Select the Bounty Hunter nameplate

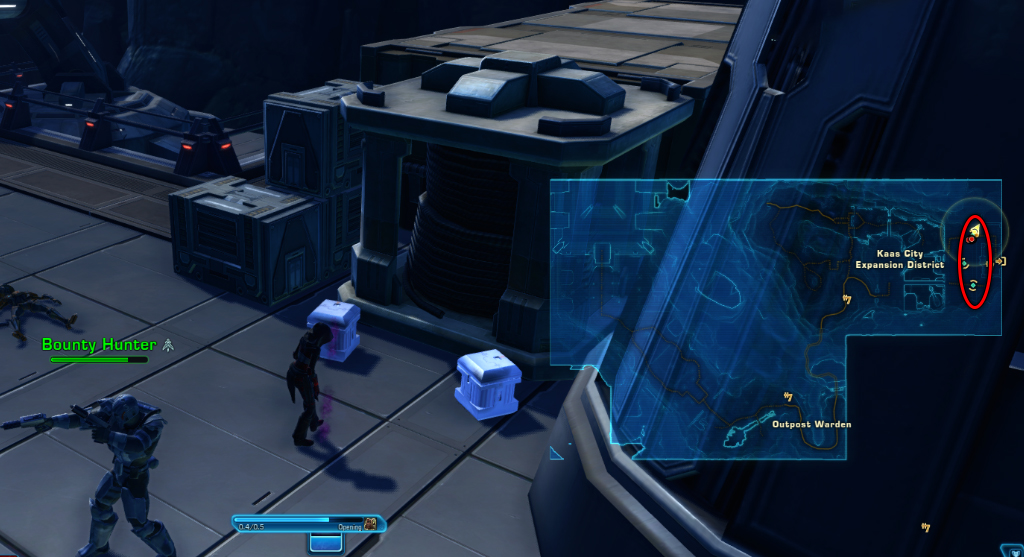[99, 345]
